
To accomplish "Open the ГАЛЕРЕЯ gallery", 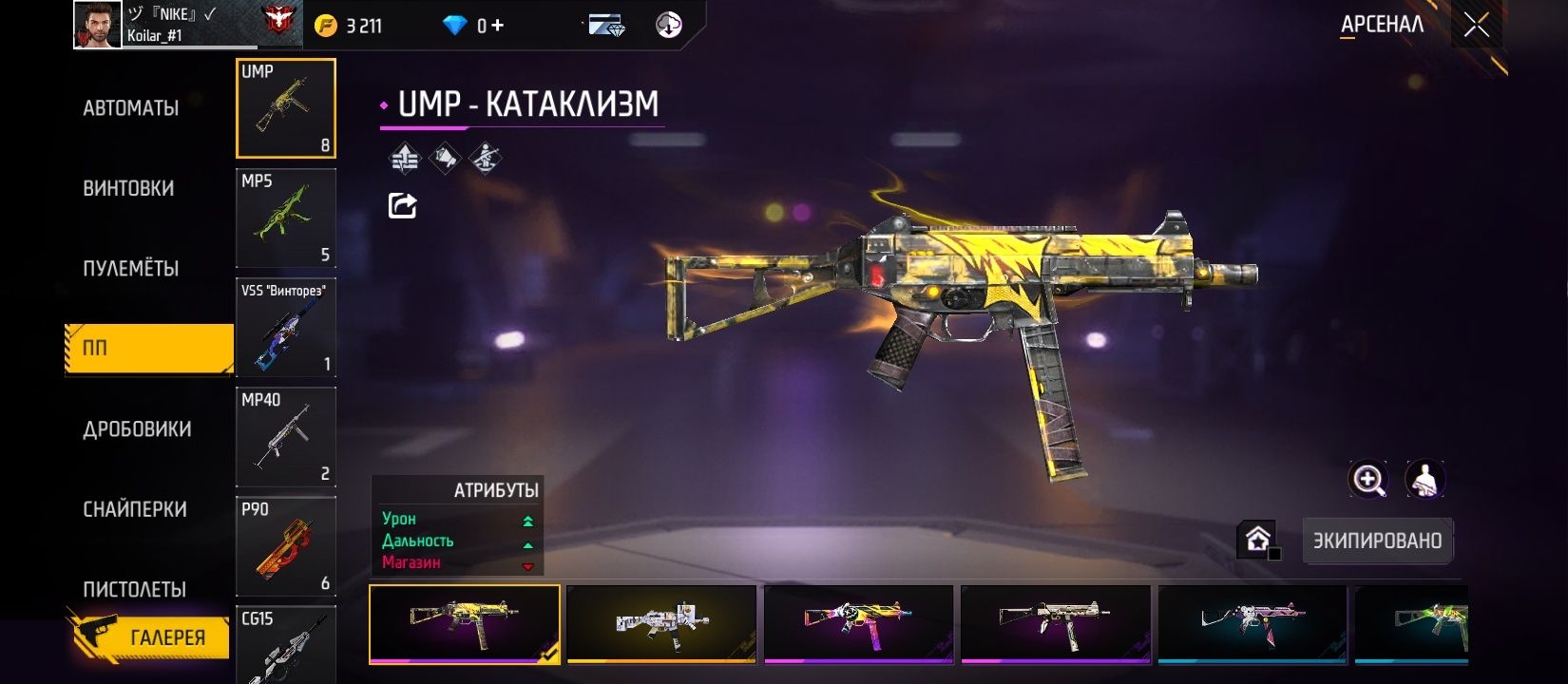I will click(152, 637).
